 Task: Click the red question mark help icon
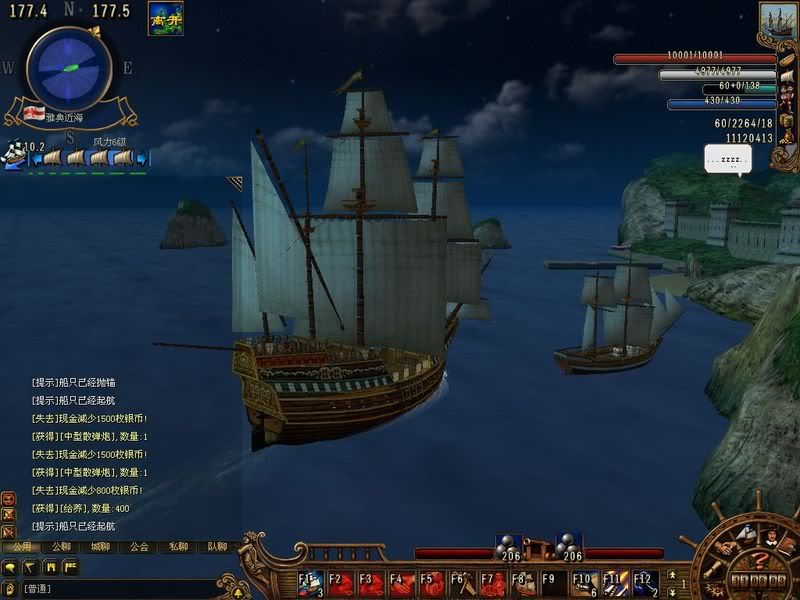coord(760,560)
